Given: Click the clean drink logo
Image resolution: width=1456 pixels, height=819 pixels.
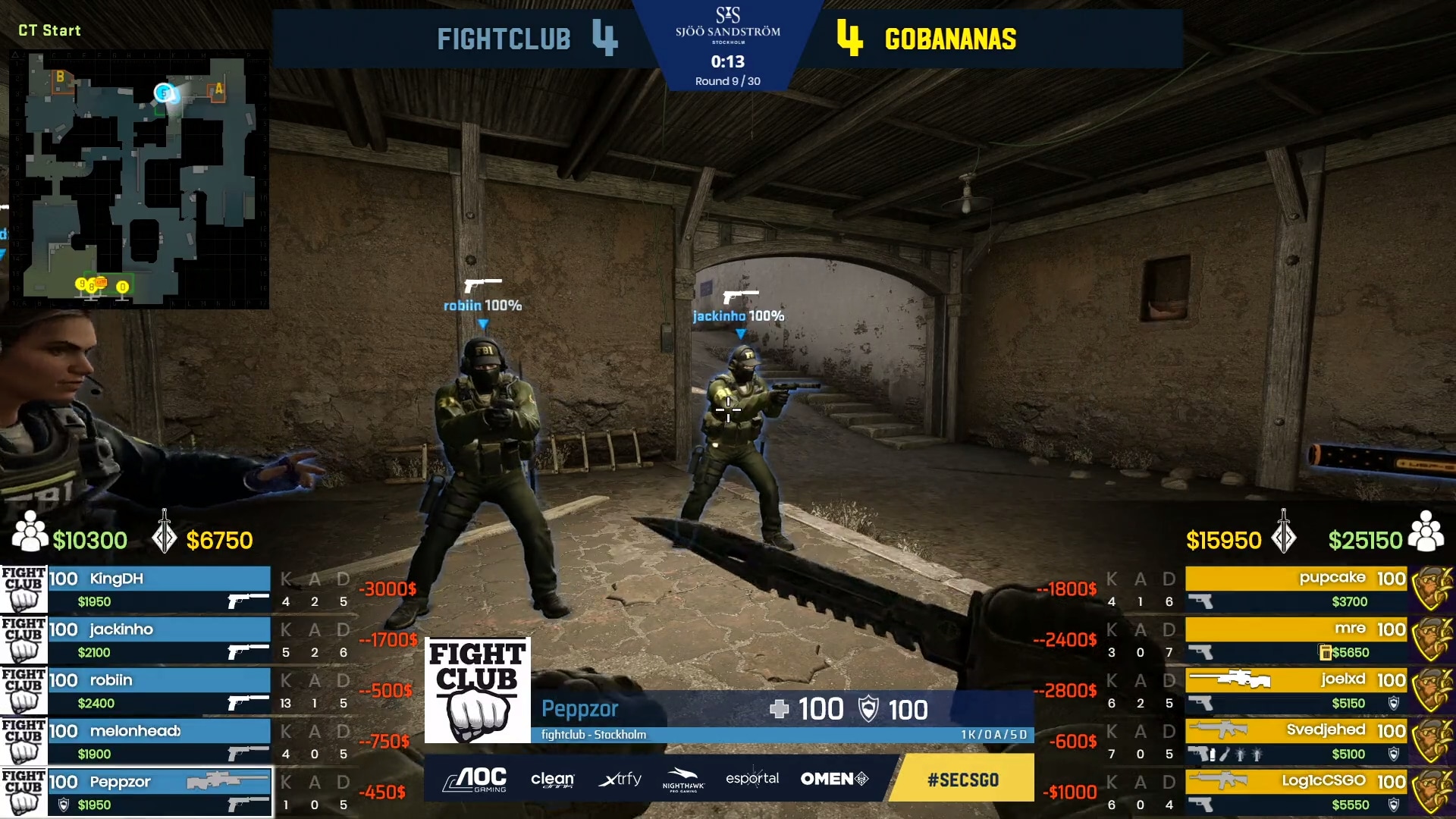Looking at the screenshot, I should click(553, 779).
